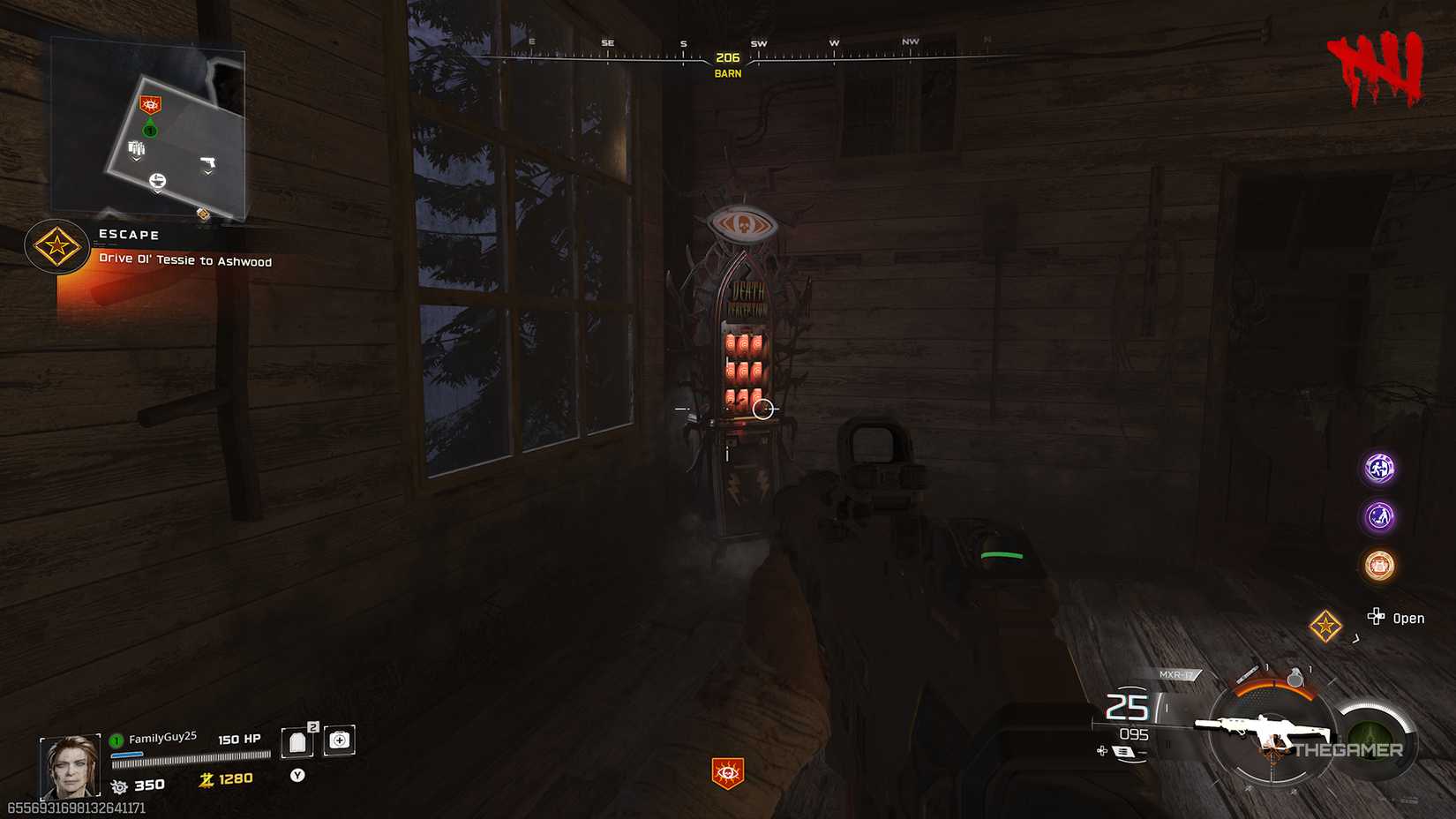Select the BARN label on the compass
Image resolution: width=1456 pixels, height=819 pixels.
tap(725, 74)
